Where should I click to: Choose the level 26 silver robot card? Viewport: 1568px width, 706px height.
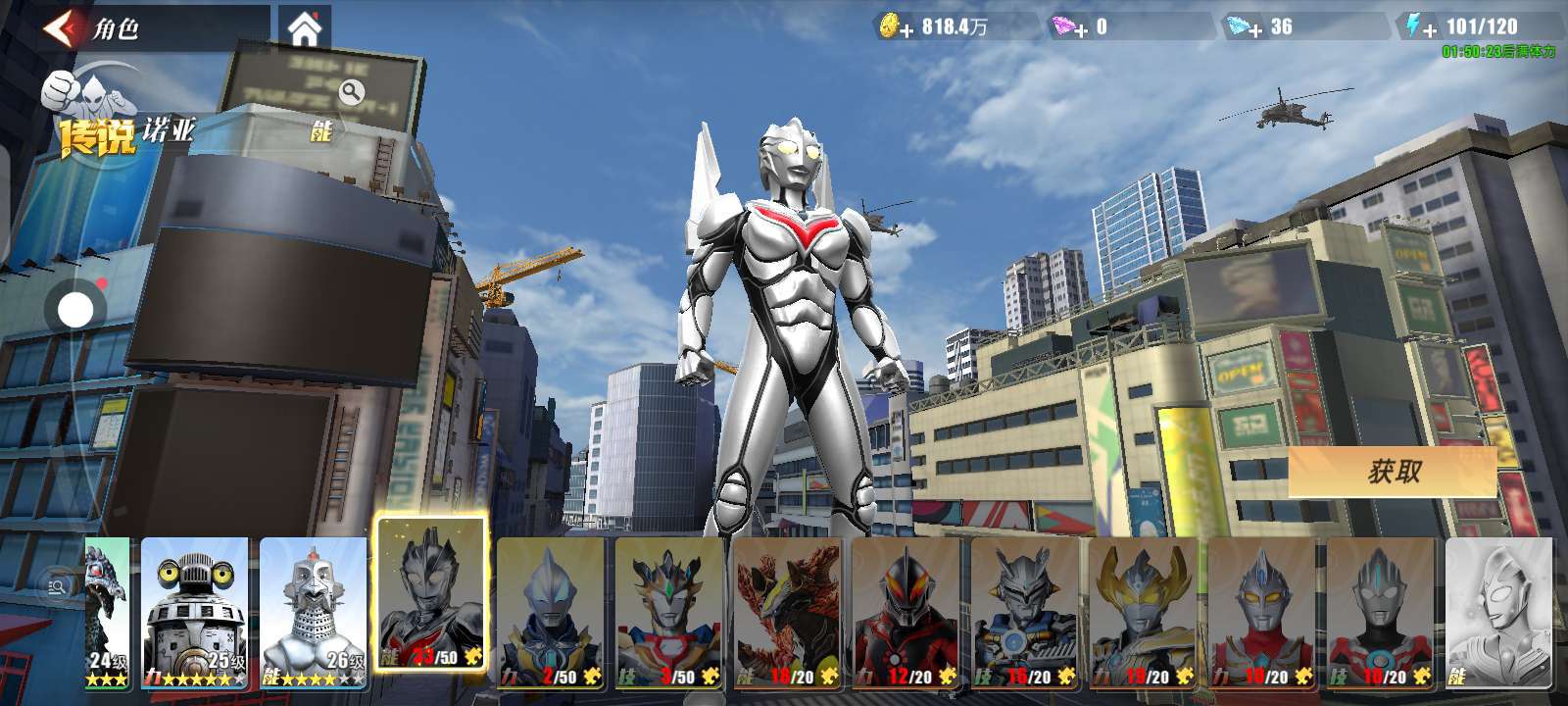pos(313,612)
